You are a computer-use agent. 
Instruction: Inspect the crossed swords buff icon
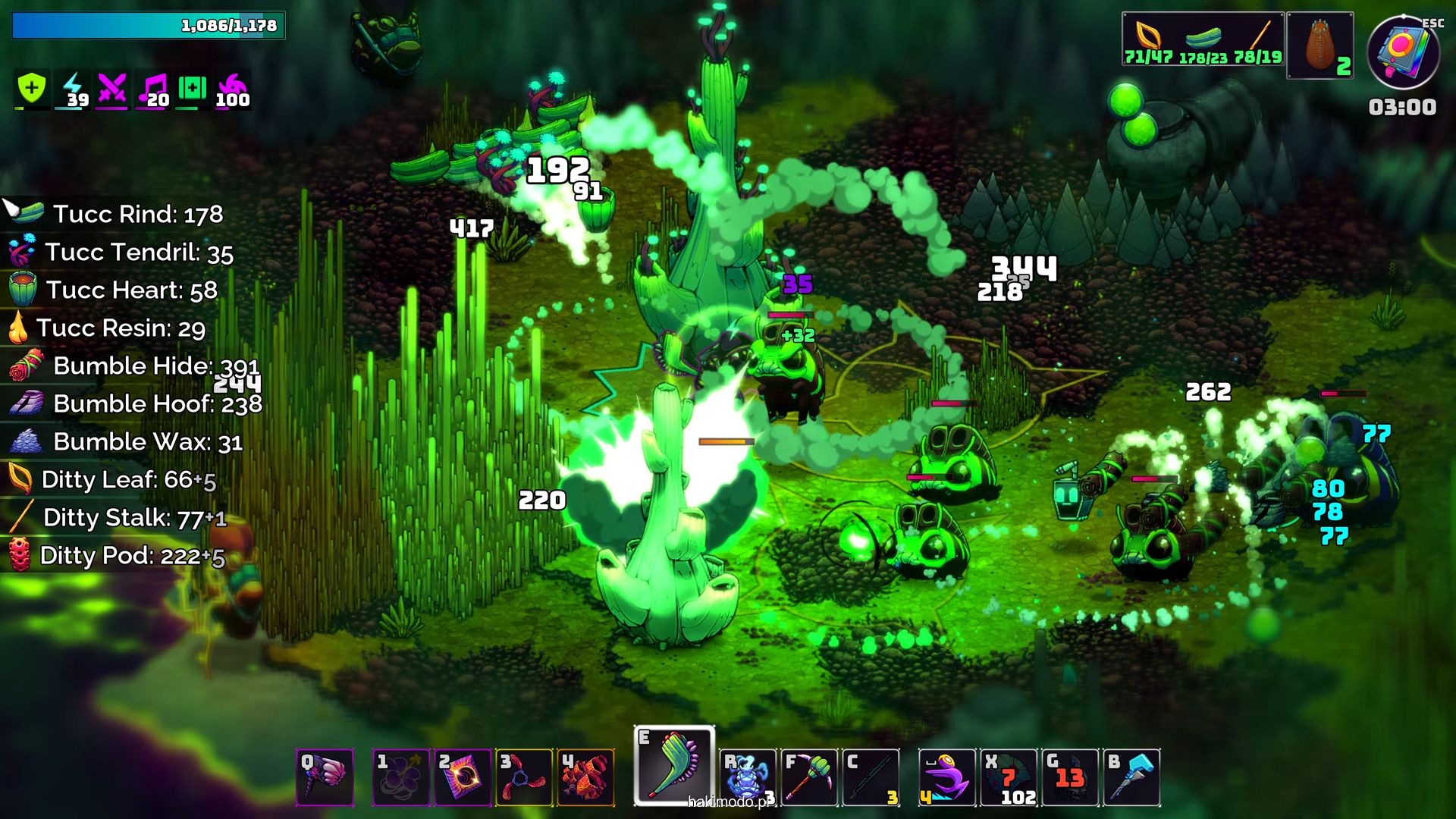point(112,89)
